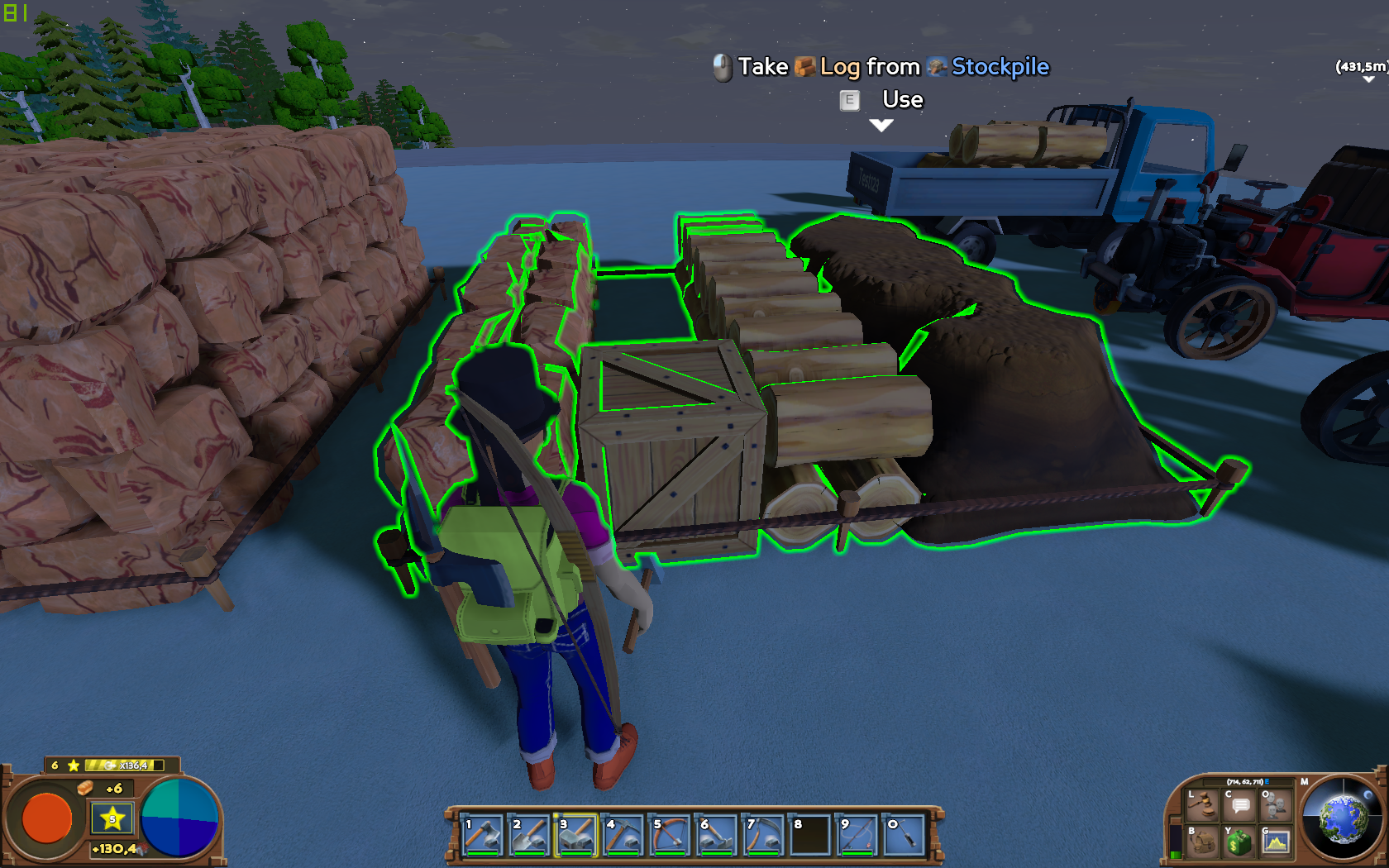This screenshot has width=1389, height=868.
Task: Open the blue-teal nutrition pie chart
Action: click(179, 818)
